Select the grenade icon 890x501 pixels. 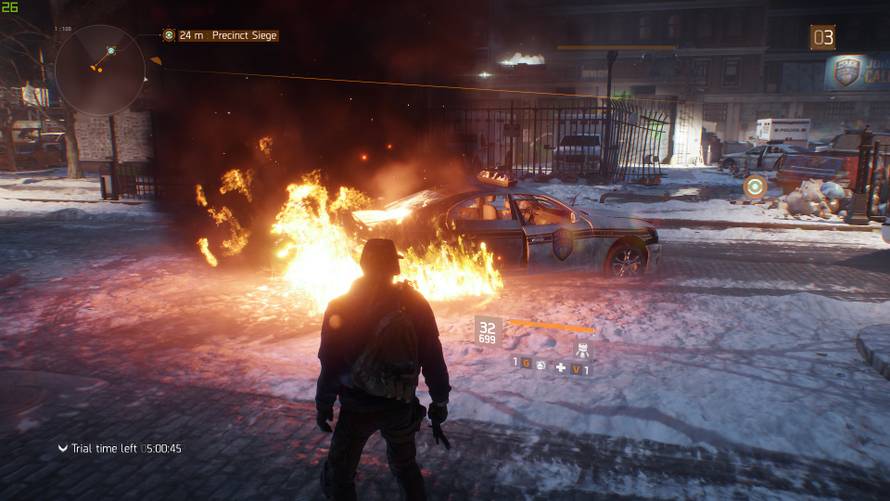[x=540, y=364]
